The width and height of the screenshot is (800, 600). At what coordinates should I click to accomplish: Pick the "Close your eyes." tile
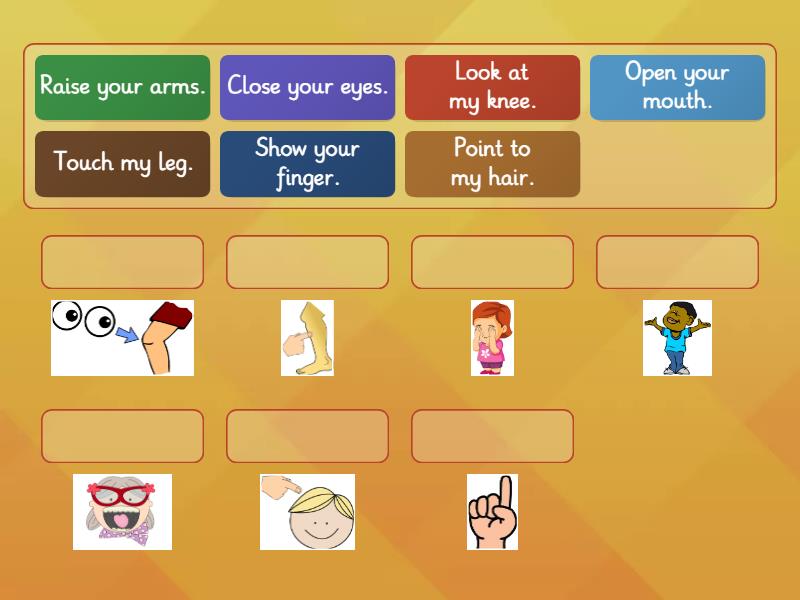pos(307,87)
